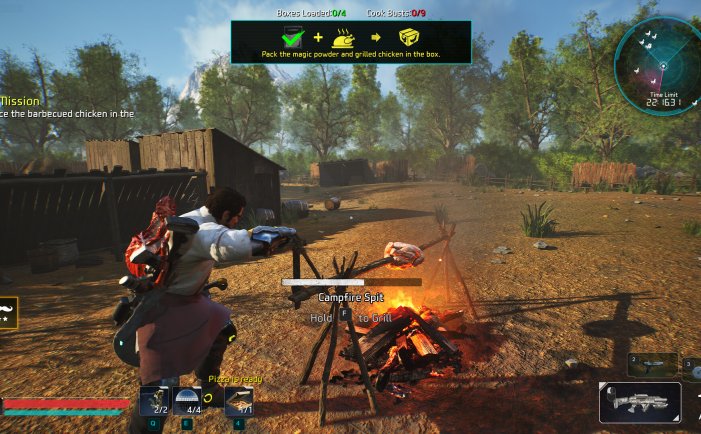Click the yellow box objective icon
The height and width of the screenshot is (434, 701).
click(x=409, y=38)
